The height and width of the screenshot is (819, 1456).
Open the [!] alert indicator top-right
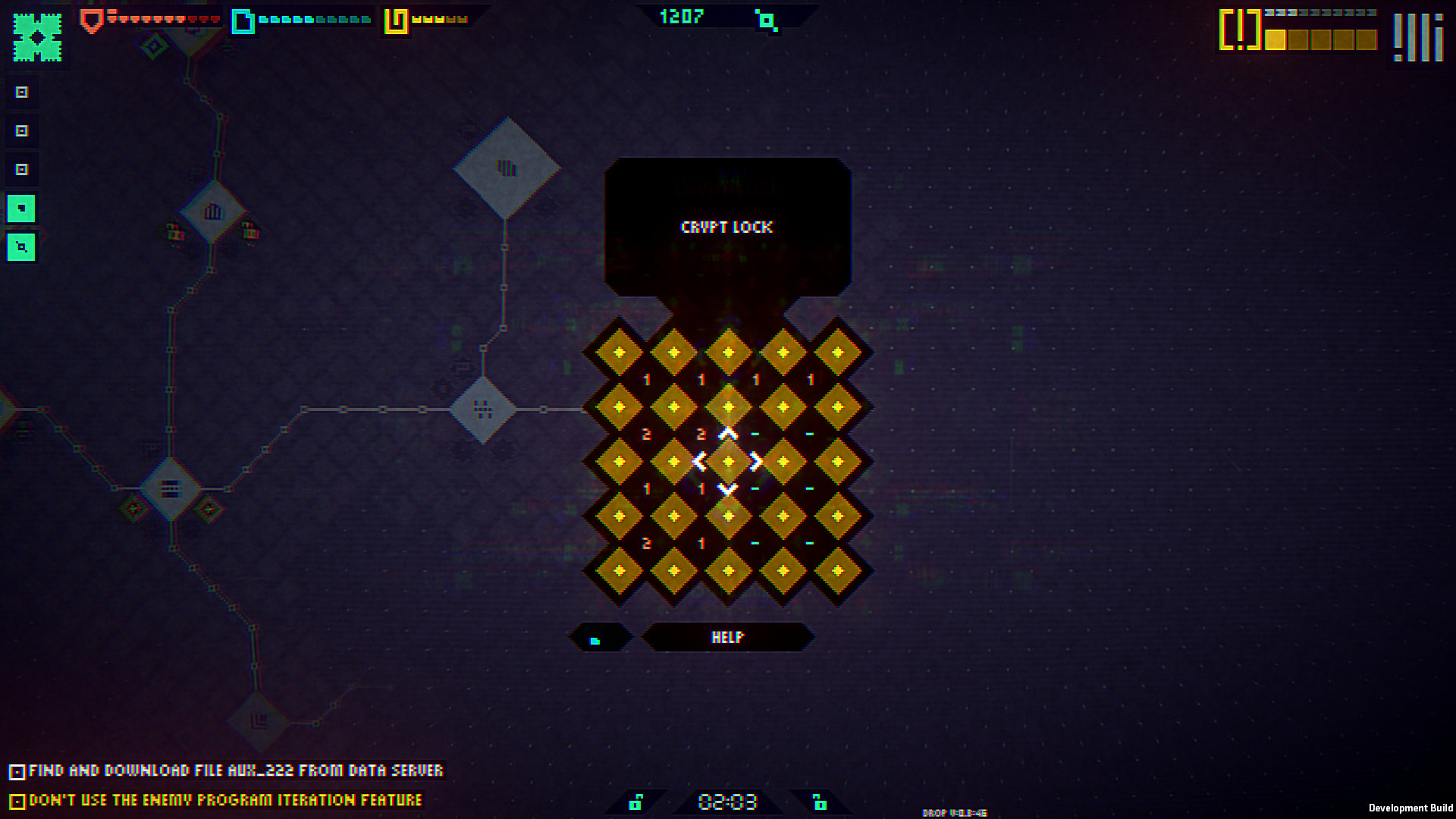tap(1238, 33)
